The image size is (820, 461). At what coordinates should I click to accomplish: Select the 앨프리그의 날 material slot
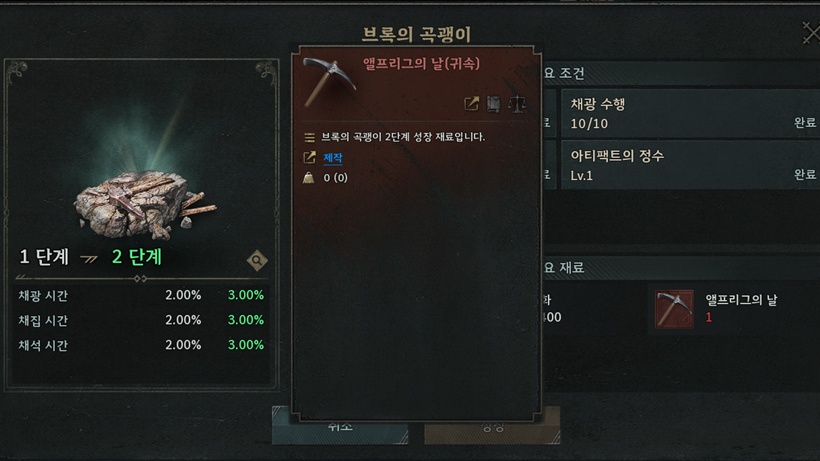point(674,309)
